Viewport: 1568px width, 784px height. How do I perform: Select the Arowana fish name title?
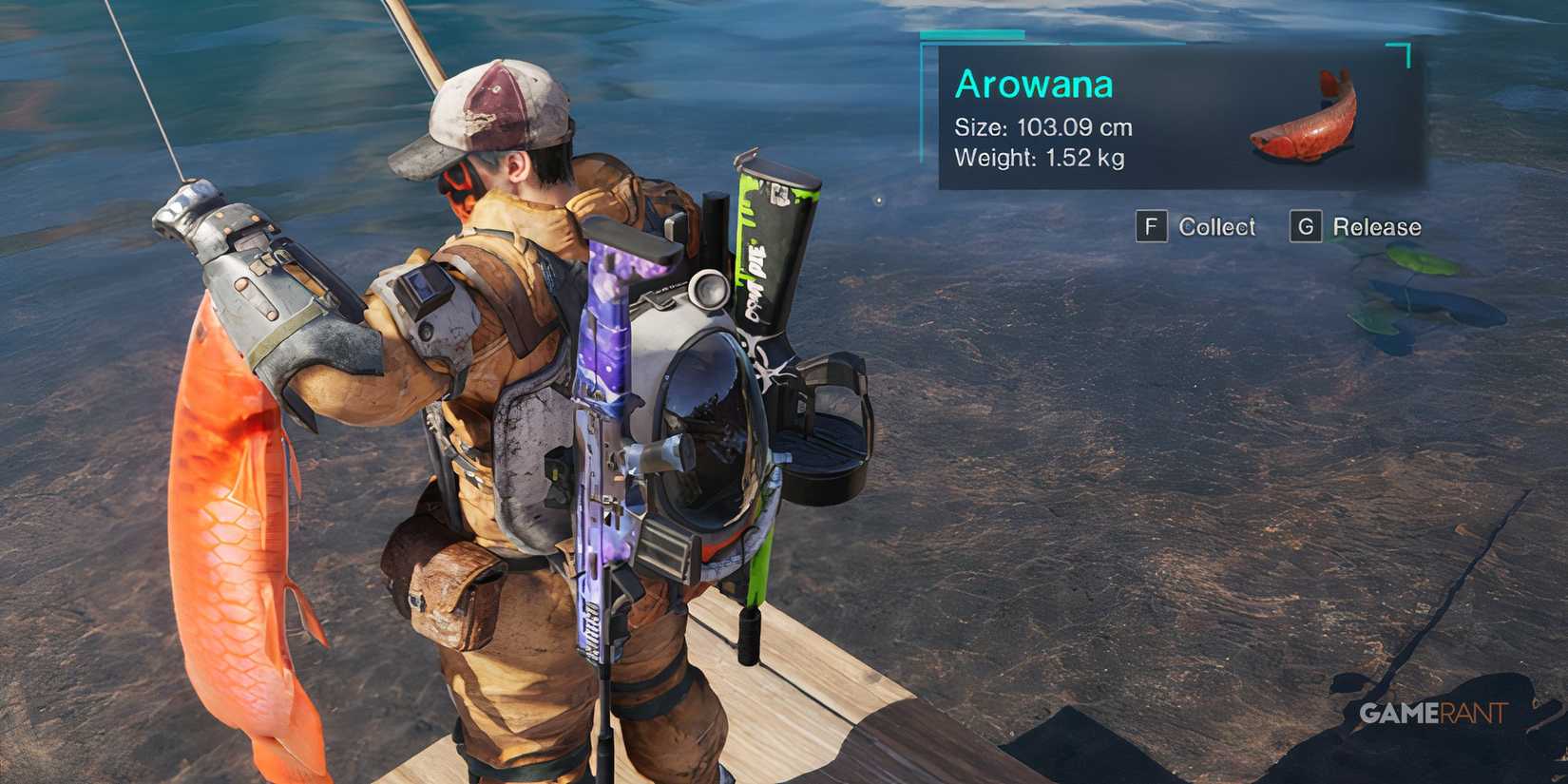tap(1034, 84)
